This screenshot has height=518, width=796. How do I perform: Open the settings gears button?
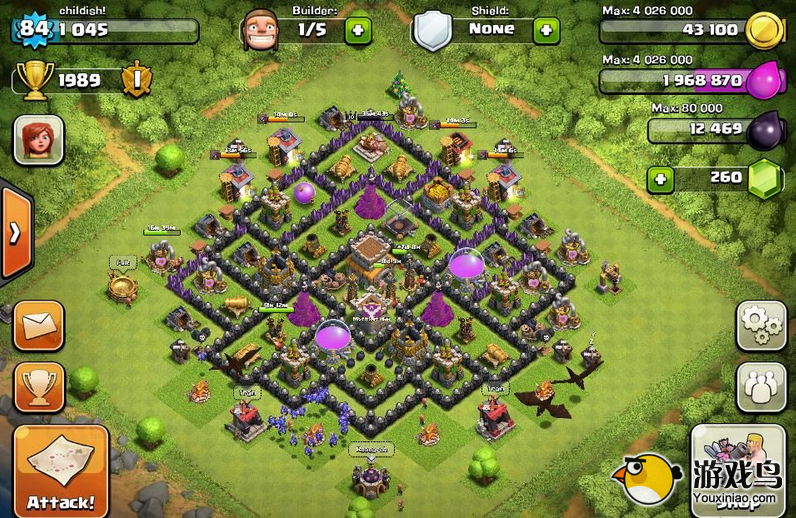tap(761, 325)
